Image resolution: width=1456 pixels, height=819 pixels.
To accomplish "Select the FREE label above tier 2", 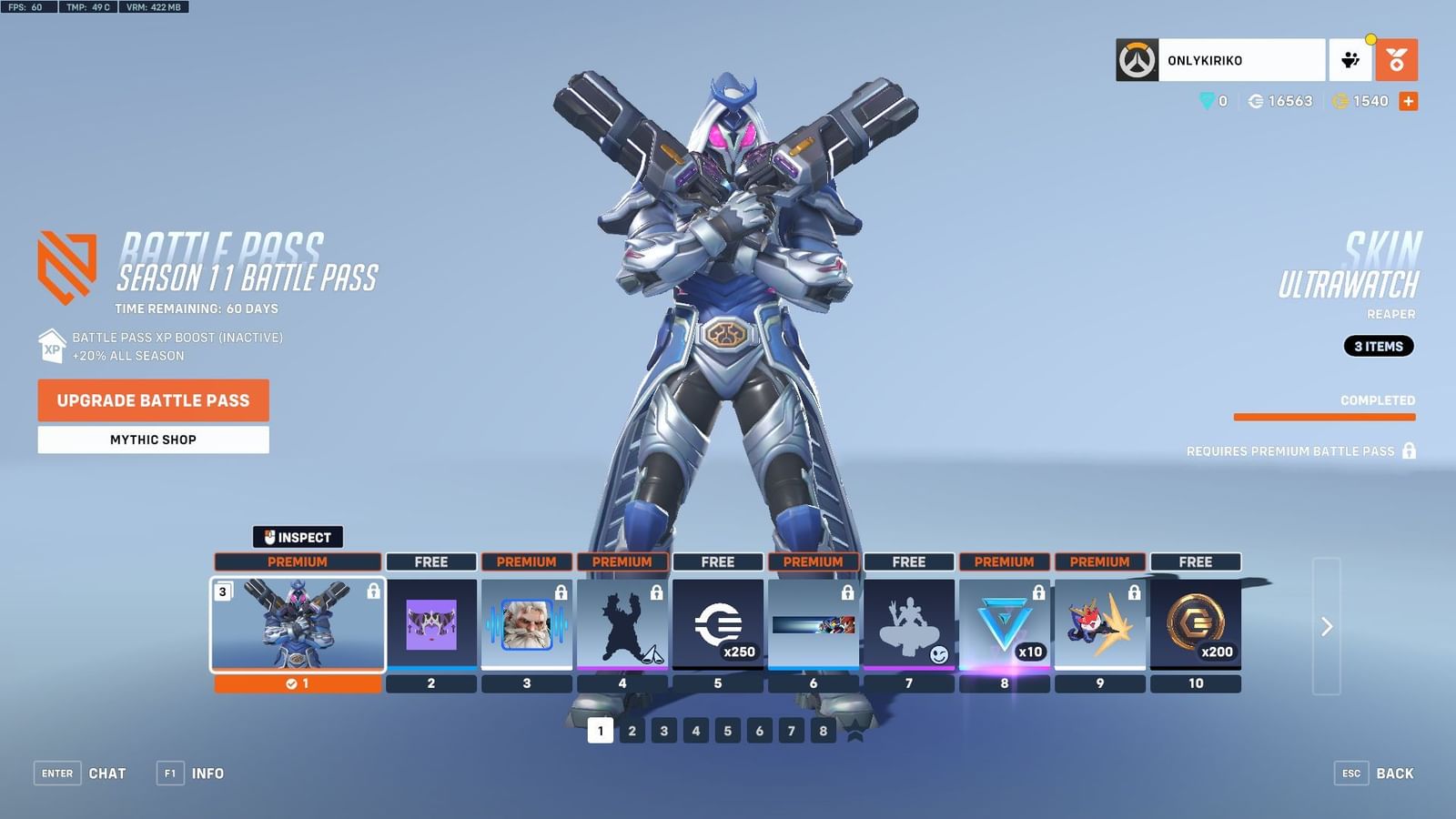I will tap(431, 561).
